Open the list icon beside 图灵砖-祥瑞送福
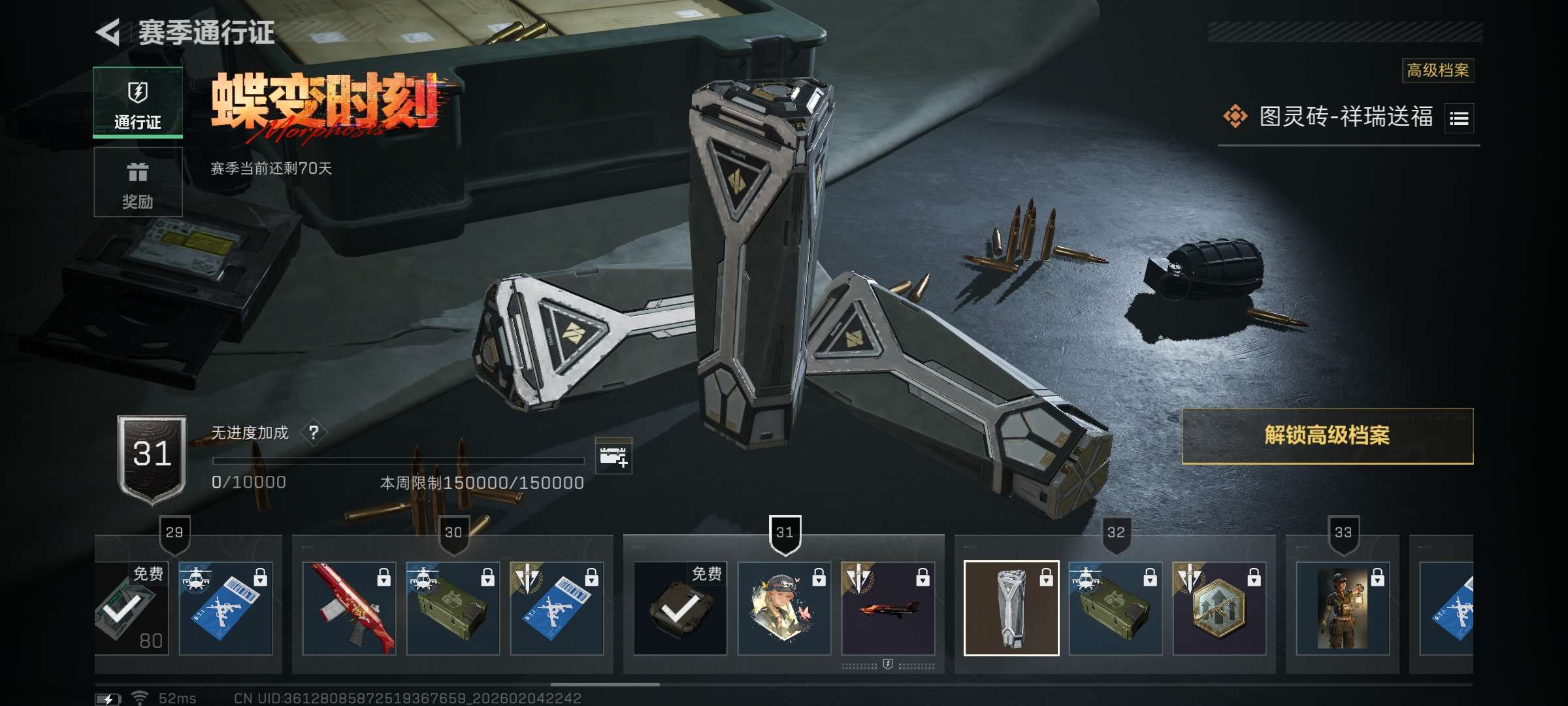Viewport: 1568px width, 706px height. point(1459,118)
